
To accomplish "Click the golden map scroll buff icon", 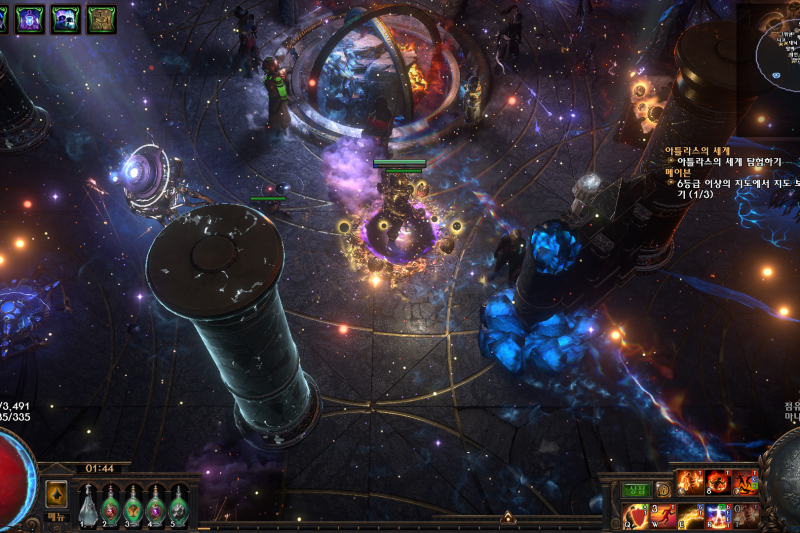I will [x=101, y=19].
